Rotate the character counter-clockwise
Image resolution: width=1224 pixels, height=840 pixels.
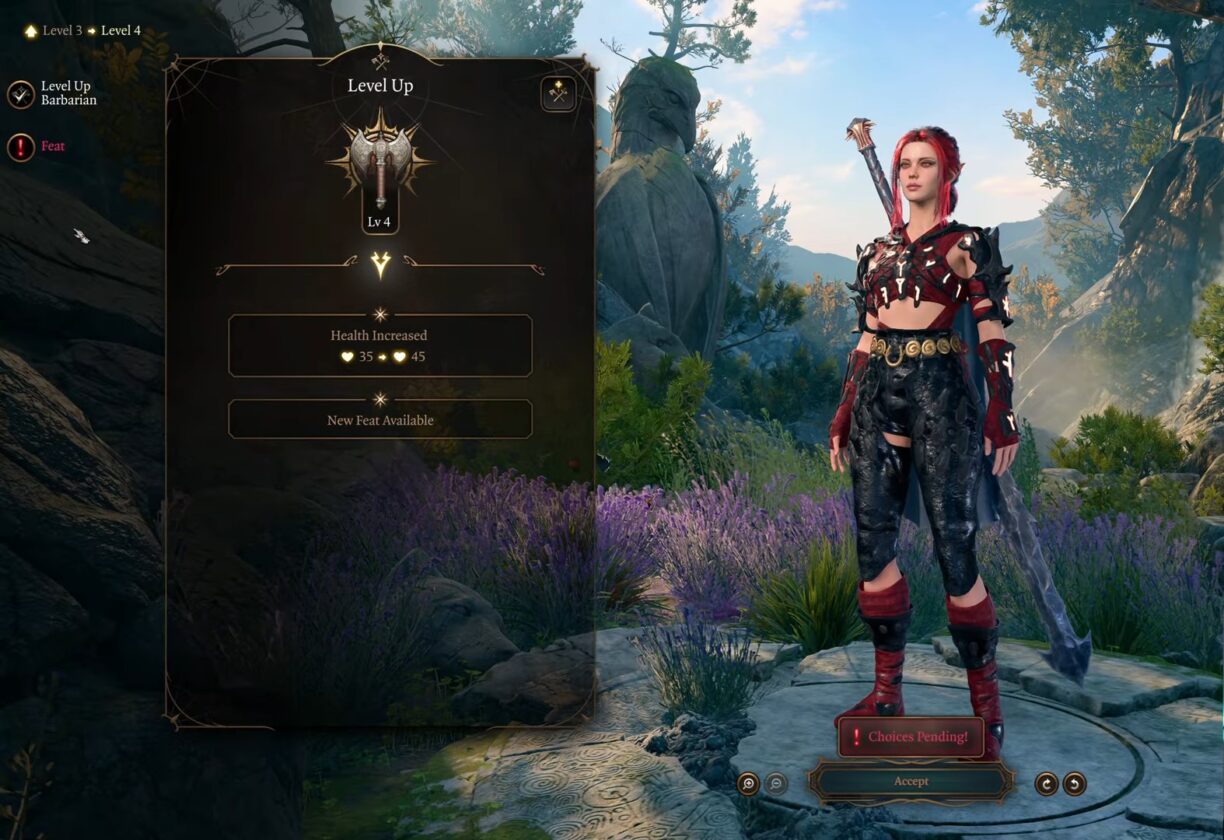(1074, 783)
